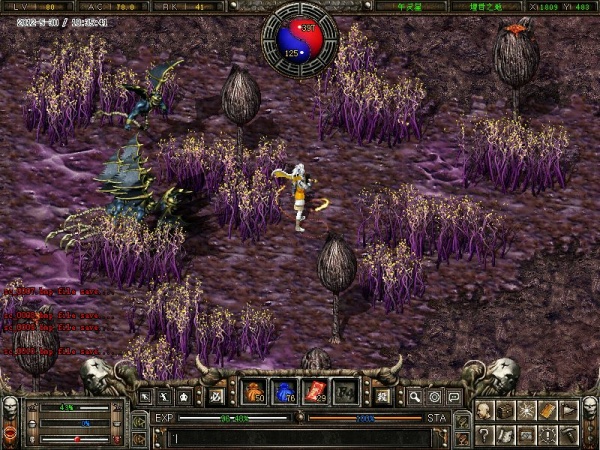
Task: Open the exclamation mark alert icon
Action: click(x=548, y=434)
